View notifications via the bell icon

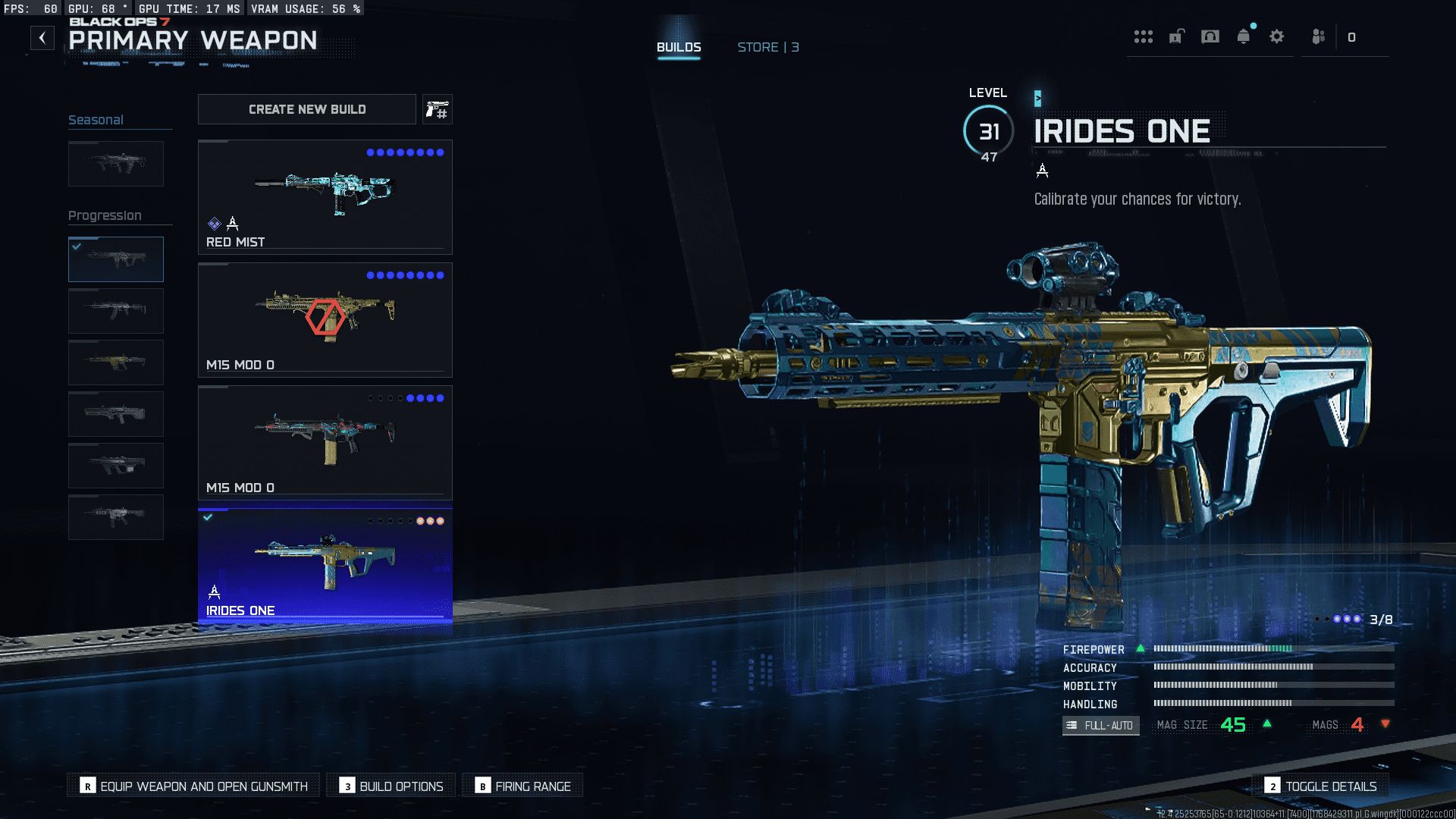coord(1244,36)
